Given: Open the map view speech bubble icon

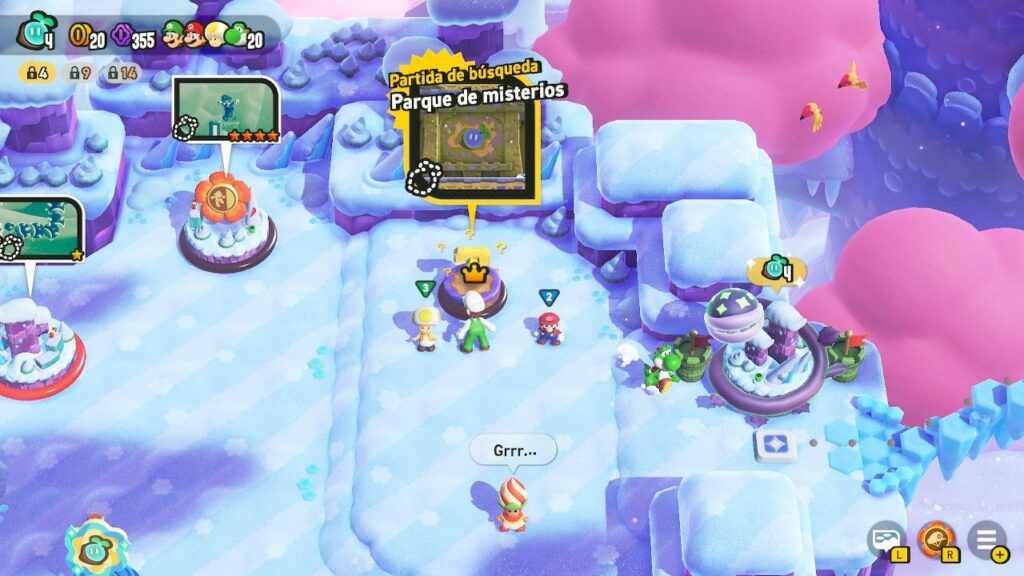Looking at the screenshot, I should (885, 538).
